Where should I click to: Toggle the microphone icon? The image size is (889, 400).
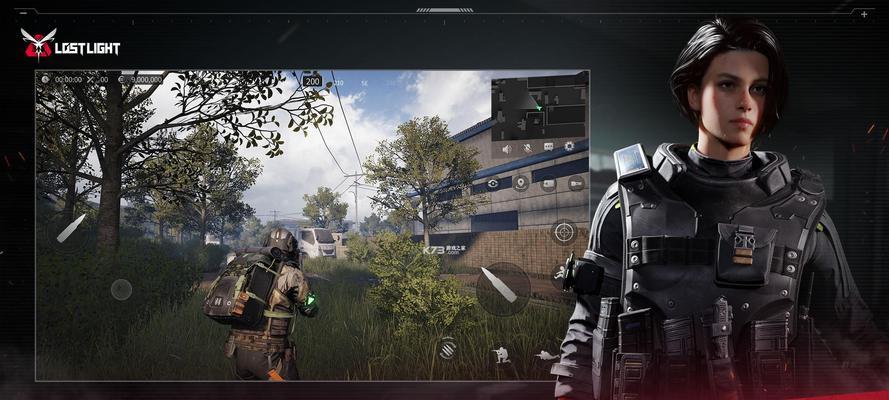[x=527, y=148]
